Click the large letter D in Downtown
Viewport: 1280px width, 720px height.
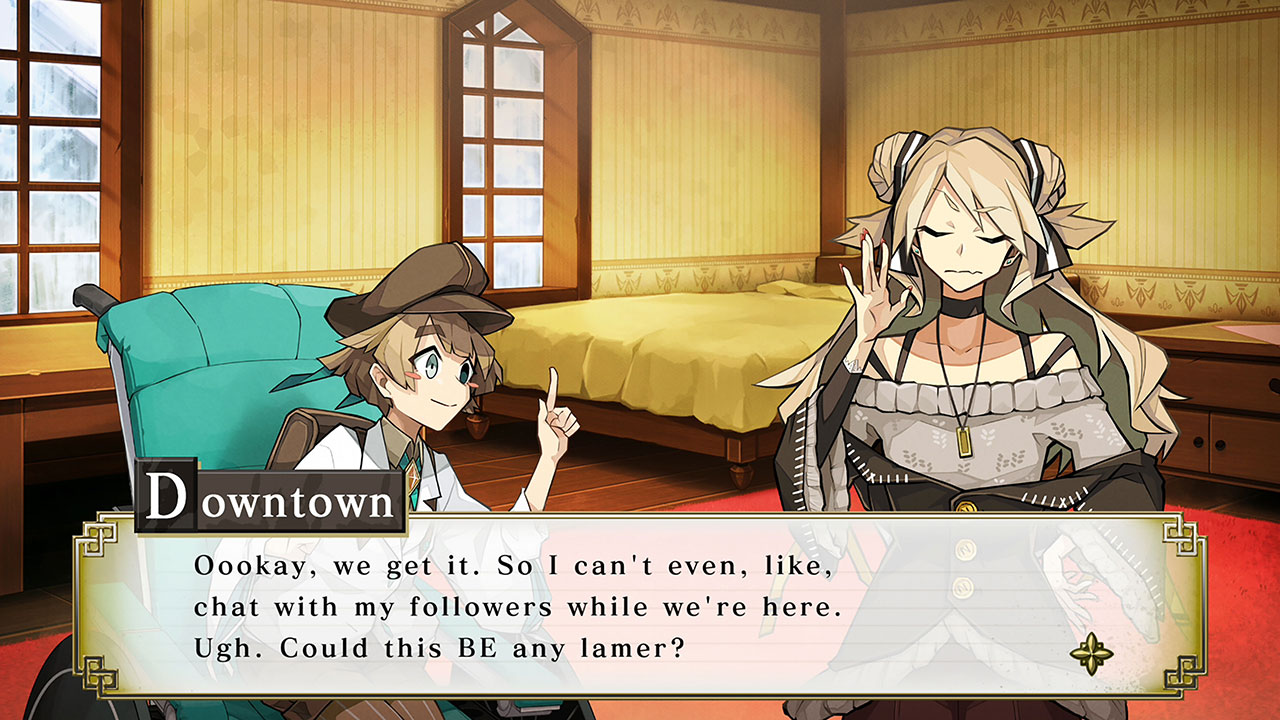tap(167, 497)
